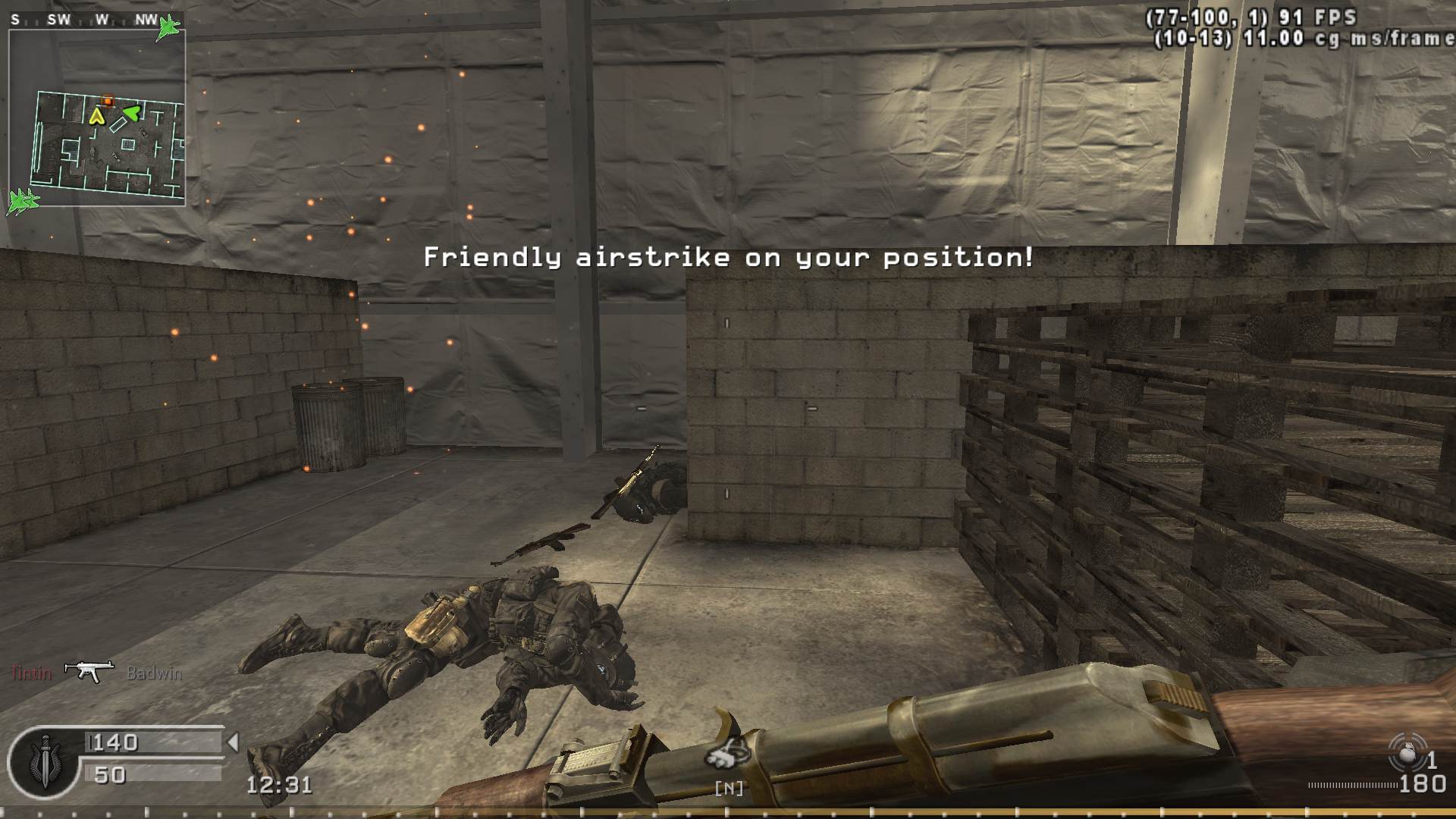Click the green teammate arrow on the minimap
Viewport: 1456px width, 819px height.
point(131,114)
